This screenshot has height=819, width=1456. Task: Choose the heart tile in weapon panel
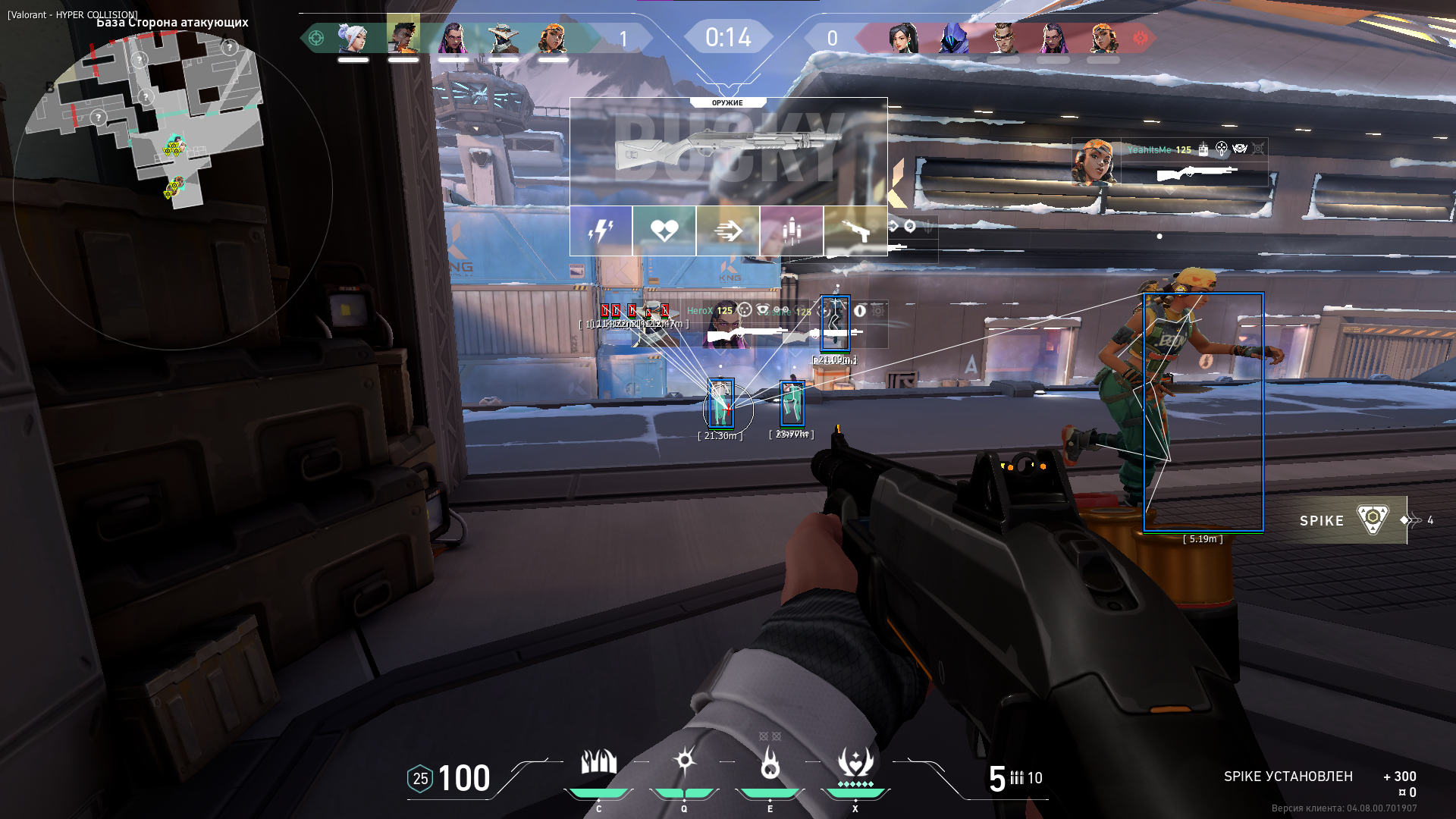coord(664,231)
